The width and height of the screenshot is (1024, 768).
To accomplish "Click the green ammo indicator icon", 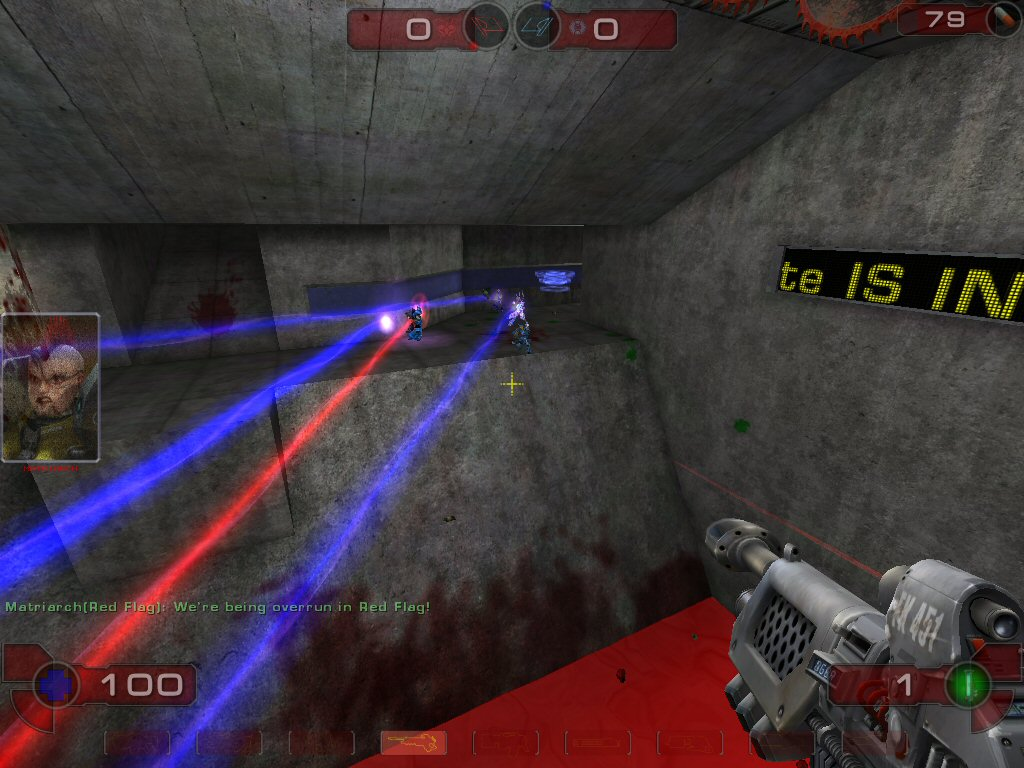I will [967, 686].
